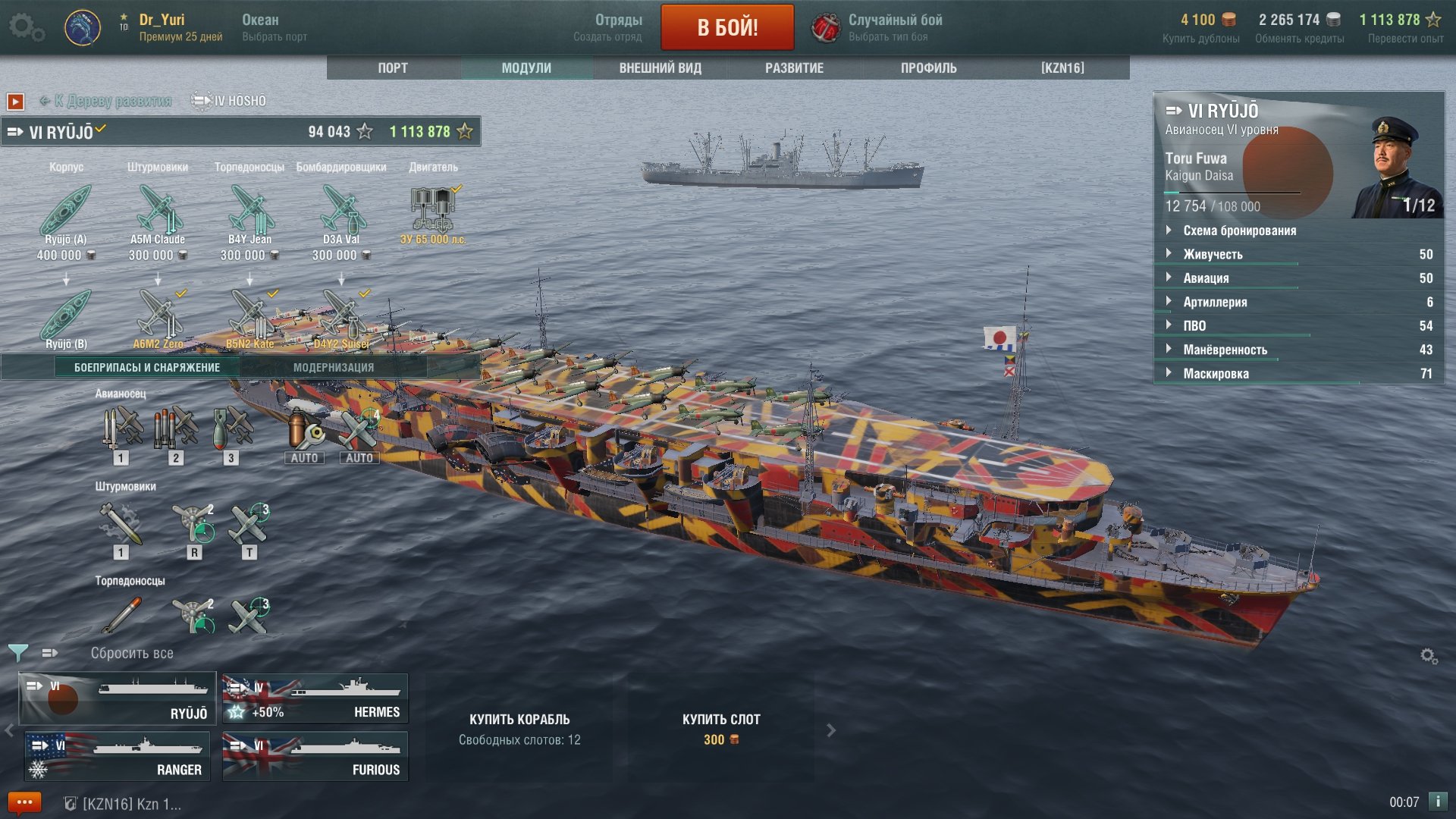This screenshot has width=1456, height=819.
Task: Select the Ranger ship in the carousel
Action: (x=118, y=756)
